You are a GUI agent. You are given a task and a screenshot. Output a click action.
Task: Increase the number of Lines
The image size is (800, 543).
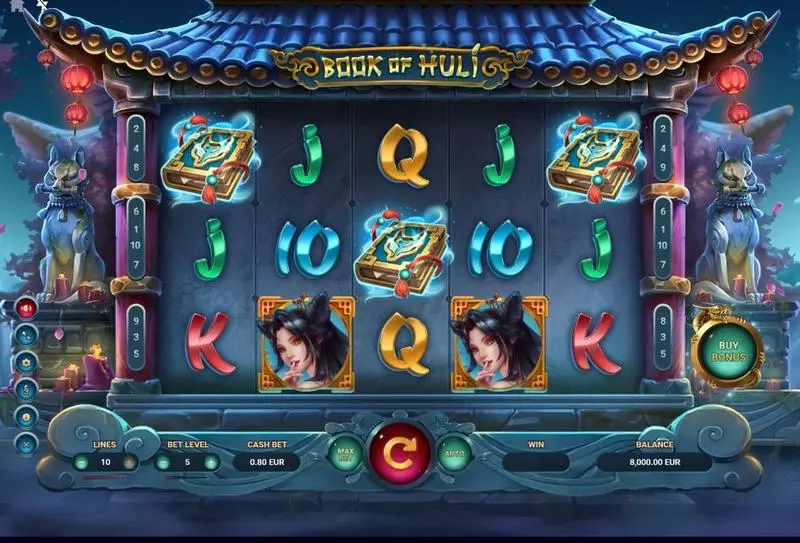pos(129,461)
